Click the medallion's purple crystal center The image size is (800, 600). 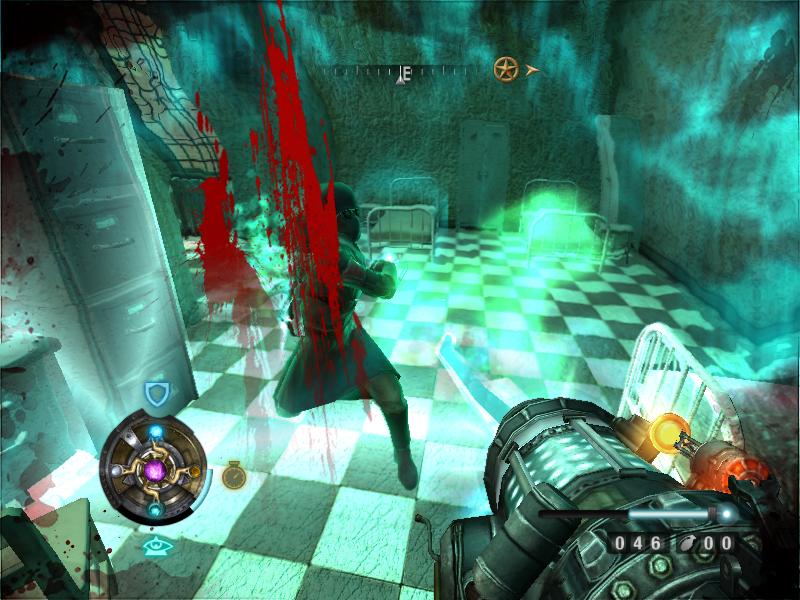coord(155,469)
